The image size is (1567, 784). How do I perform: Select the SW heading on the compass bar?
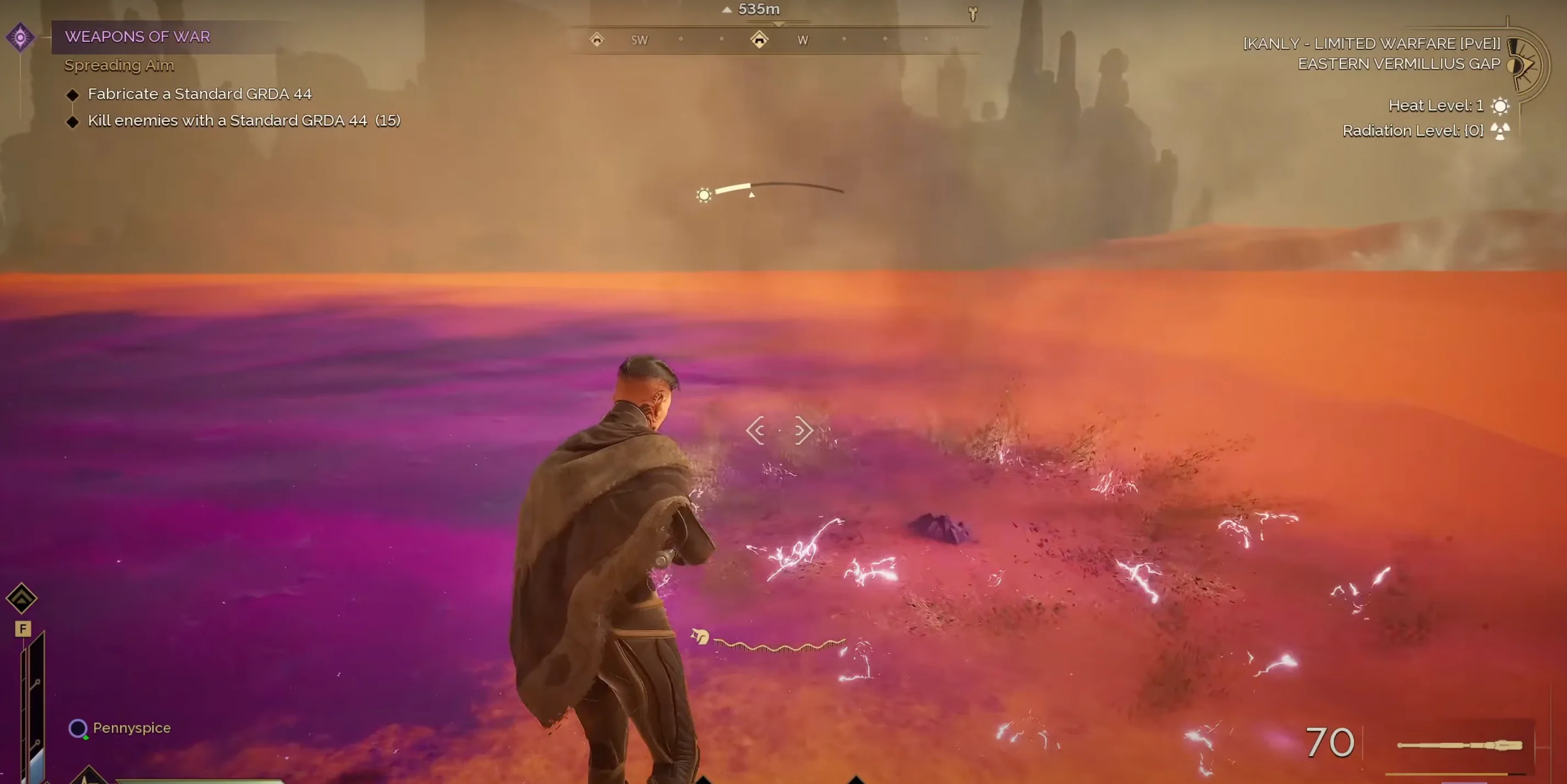point(639,40)
